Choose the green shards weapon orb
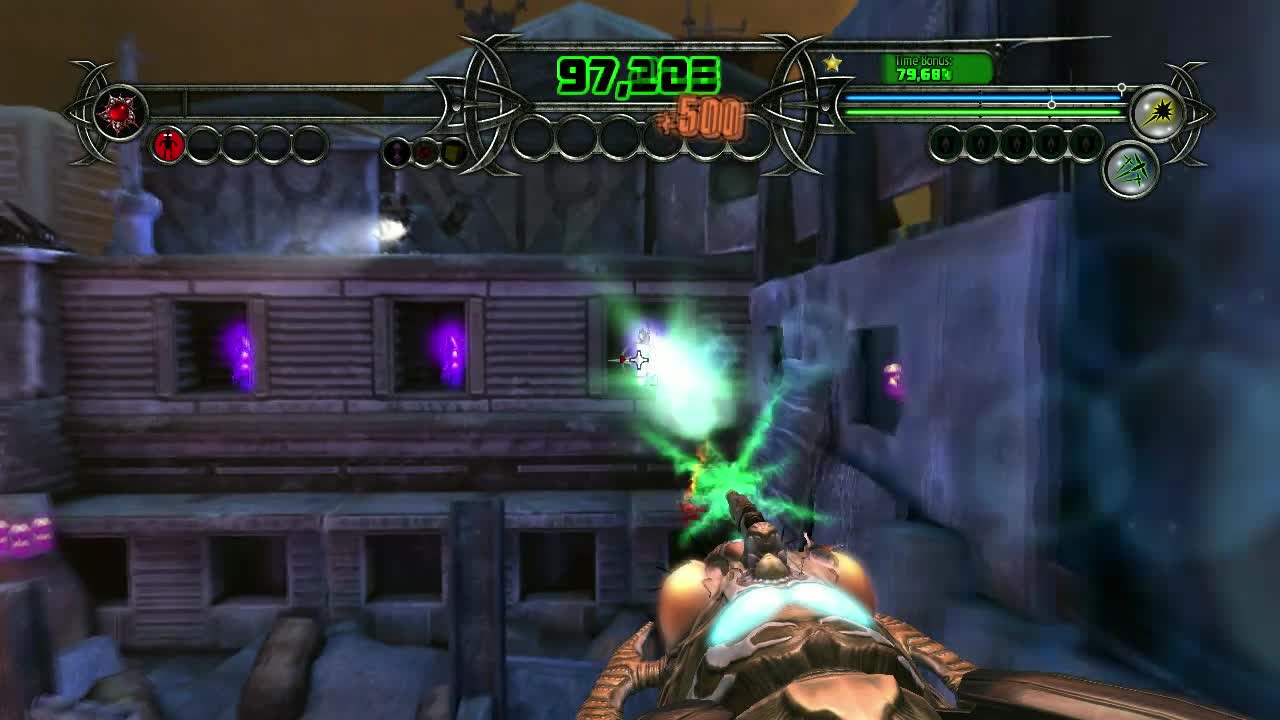Screen dimensions: 1280x720 tap(1130, 168)
